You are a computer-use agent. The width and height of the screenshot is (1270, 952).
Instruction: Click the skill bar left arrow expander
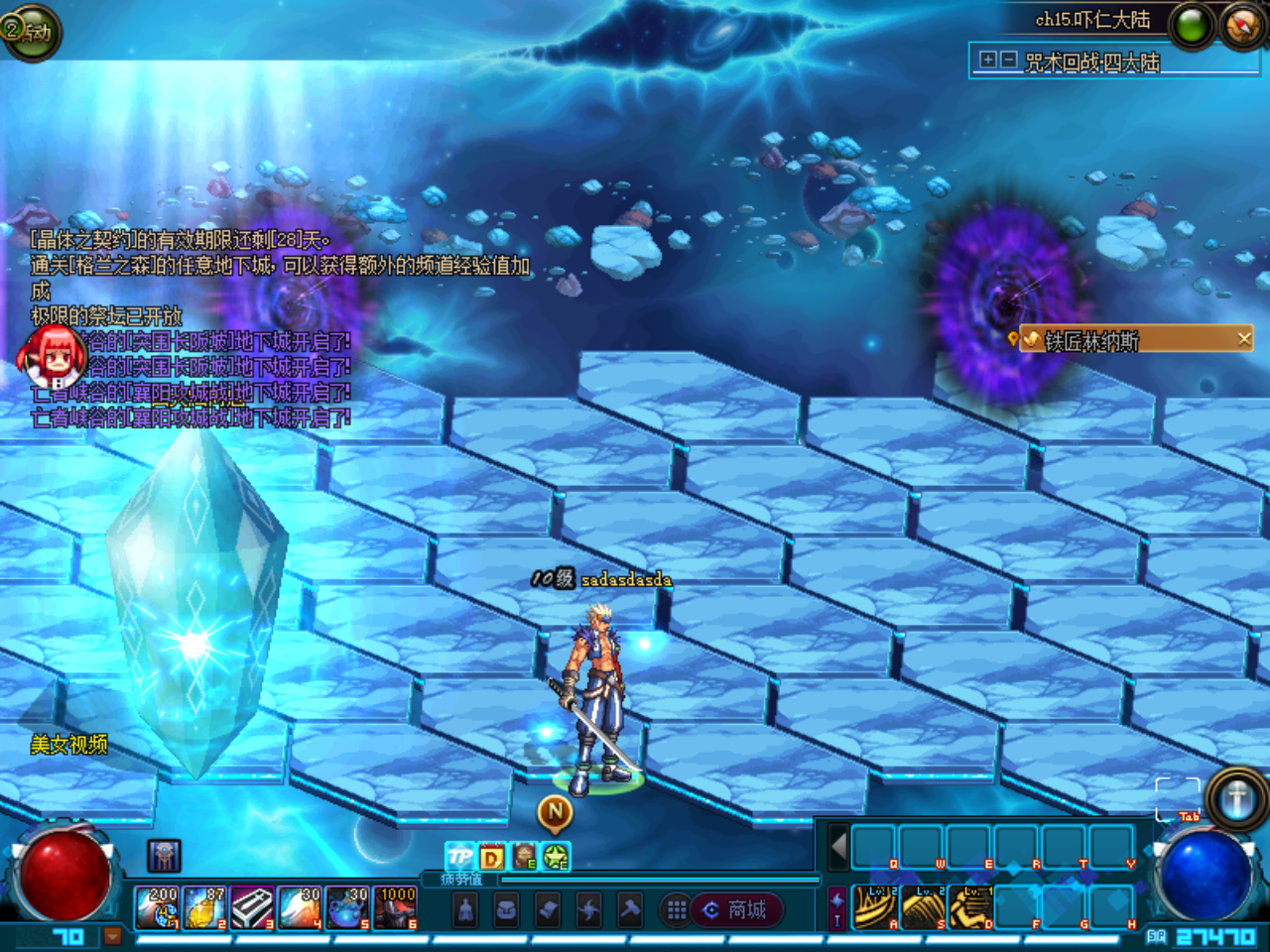838,847
